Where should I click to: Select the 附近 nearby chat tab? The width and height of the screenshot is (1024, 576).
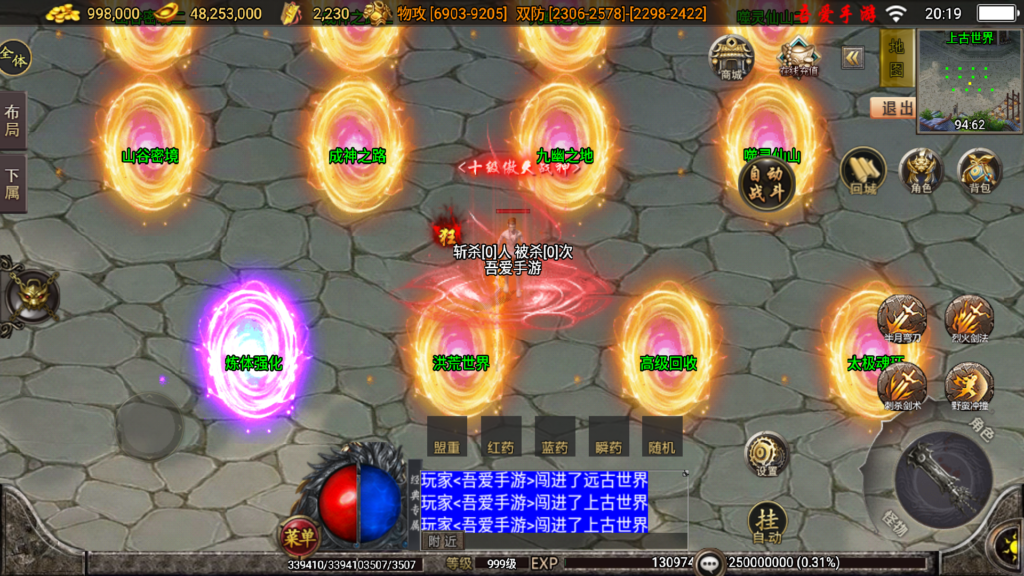point(442,541)
